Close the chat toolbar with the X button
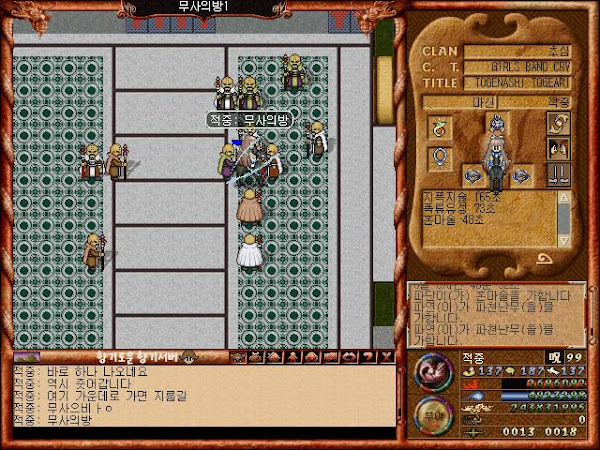The width and height of the screenshot is (600, 450). pyautogui.click(x=386, y=357)
